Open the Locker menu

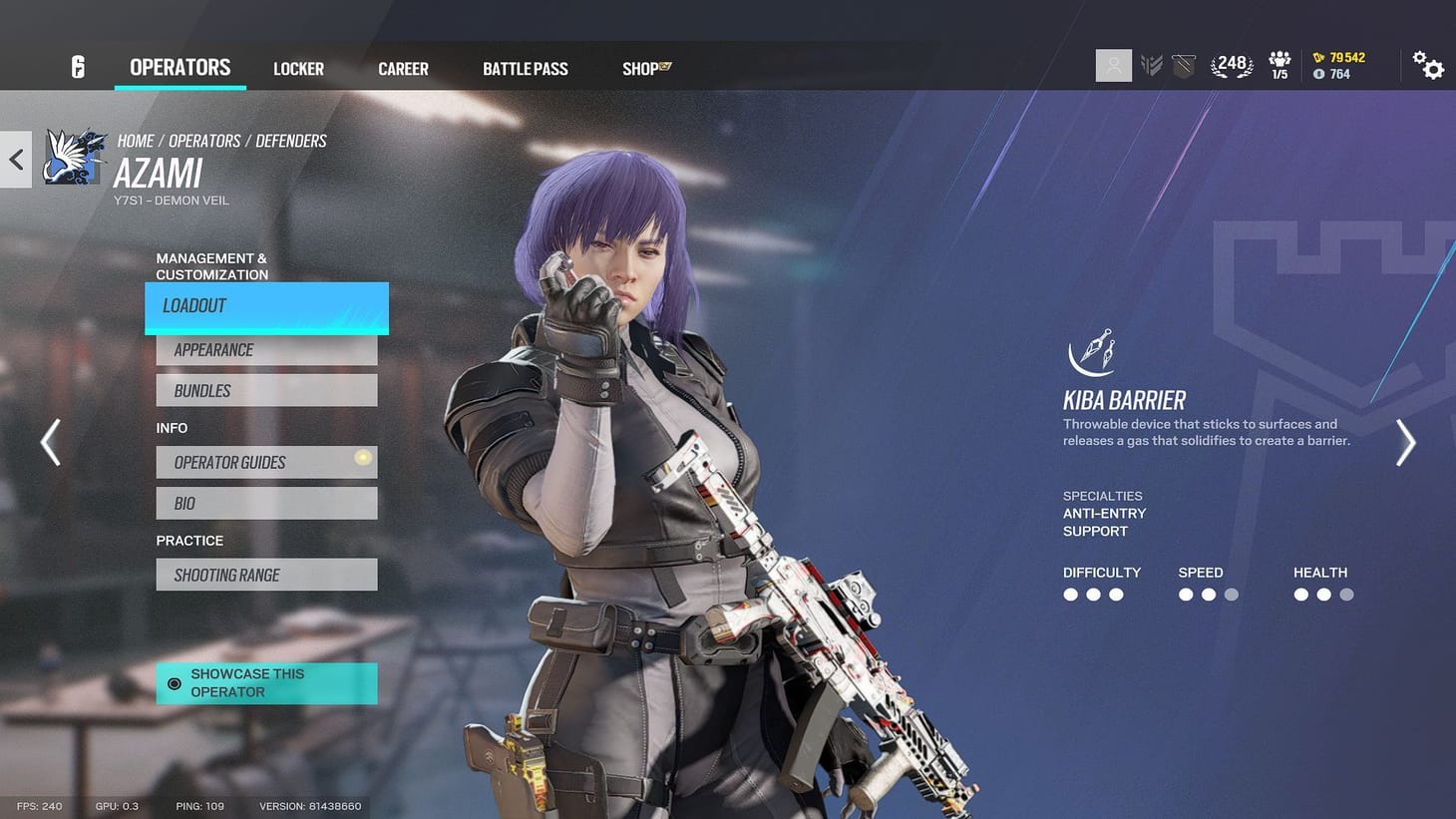(x=298, y=68)
